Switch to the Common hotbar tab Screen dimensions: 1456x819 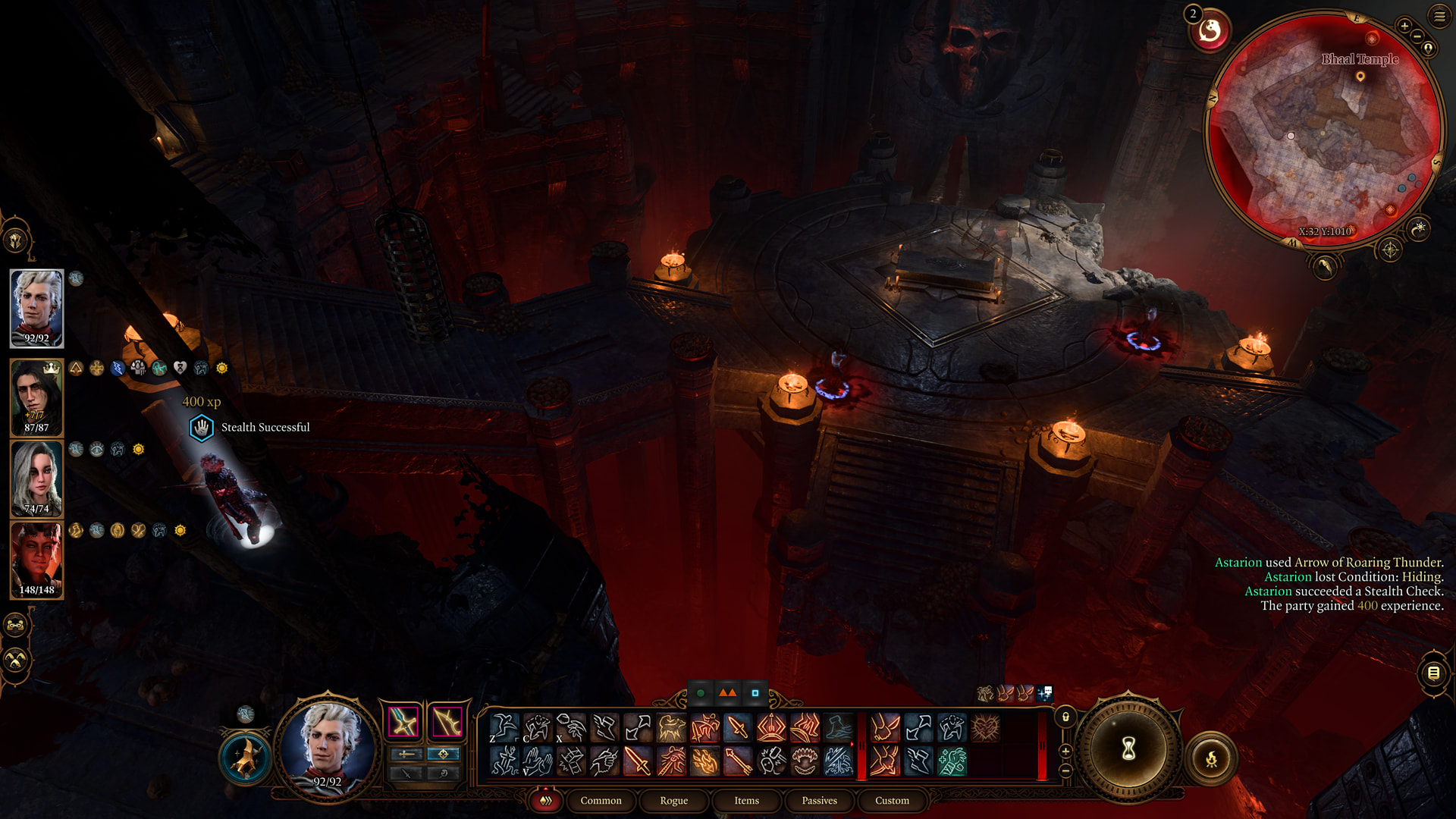pos(601,801)
